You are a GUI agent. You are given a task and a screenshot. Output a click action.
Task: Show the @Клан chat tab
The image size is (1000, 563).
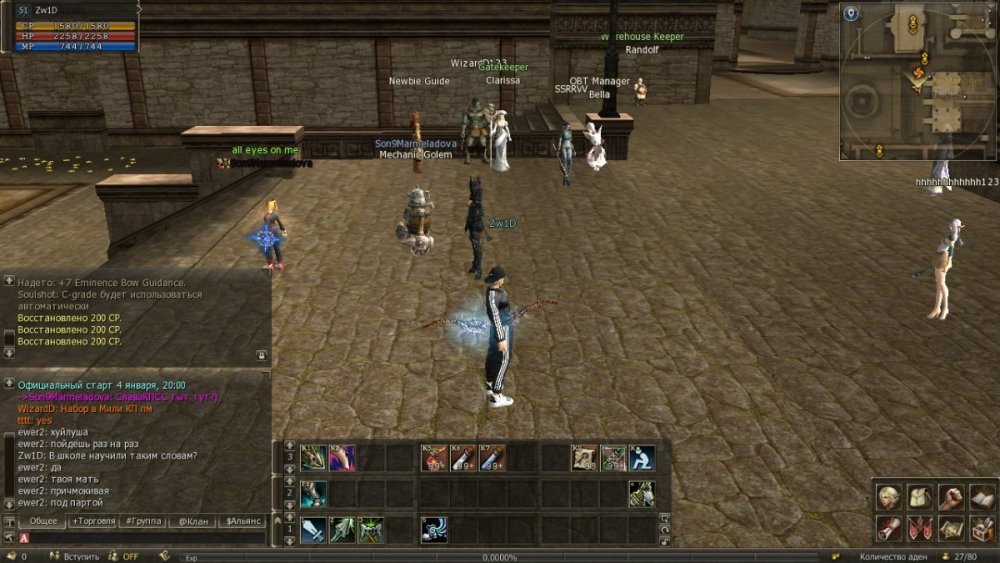pos(193,521)
